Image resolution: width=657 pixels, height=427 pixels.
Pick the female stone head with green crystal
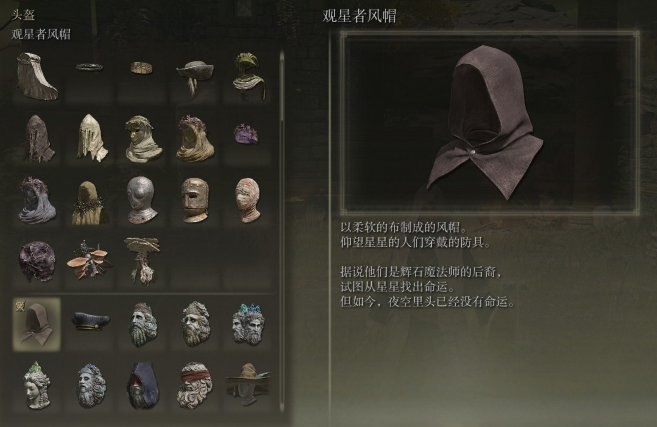[x=36, y=384]
